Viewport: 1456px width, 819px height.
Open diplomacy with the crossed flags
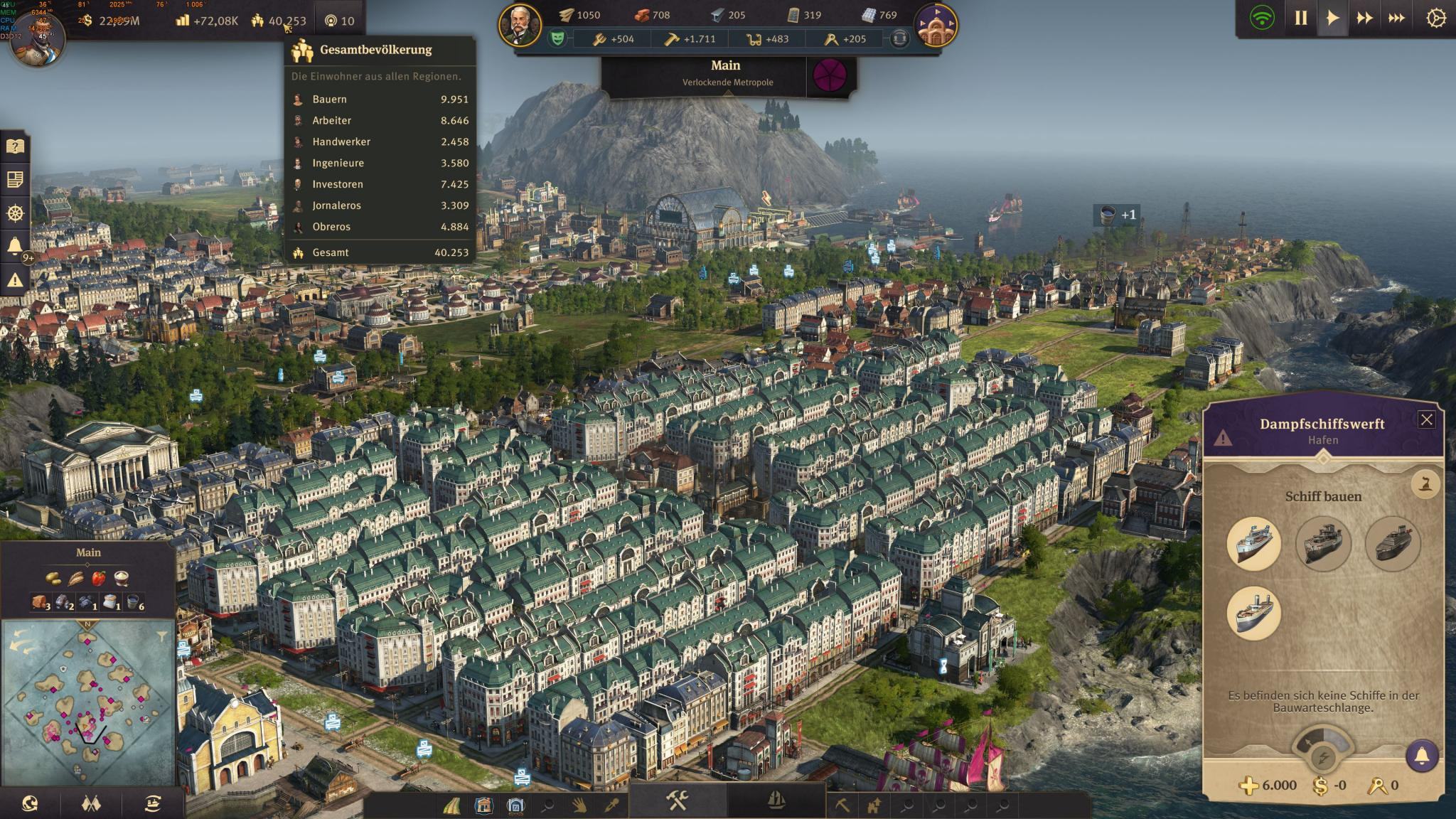[x=91, y=804]
